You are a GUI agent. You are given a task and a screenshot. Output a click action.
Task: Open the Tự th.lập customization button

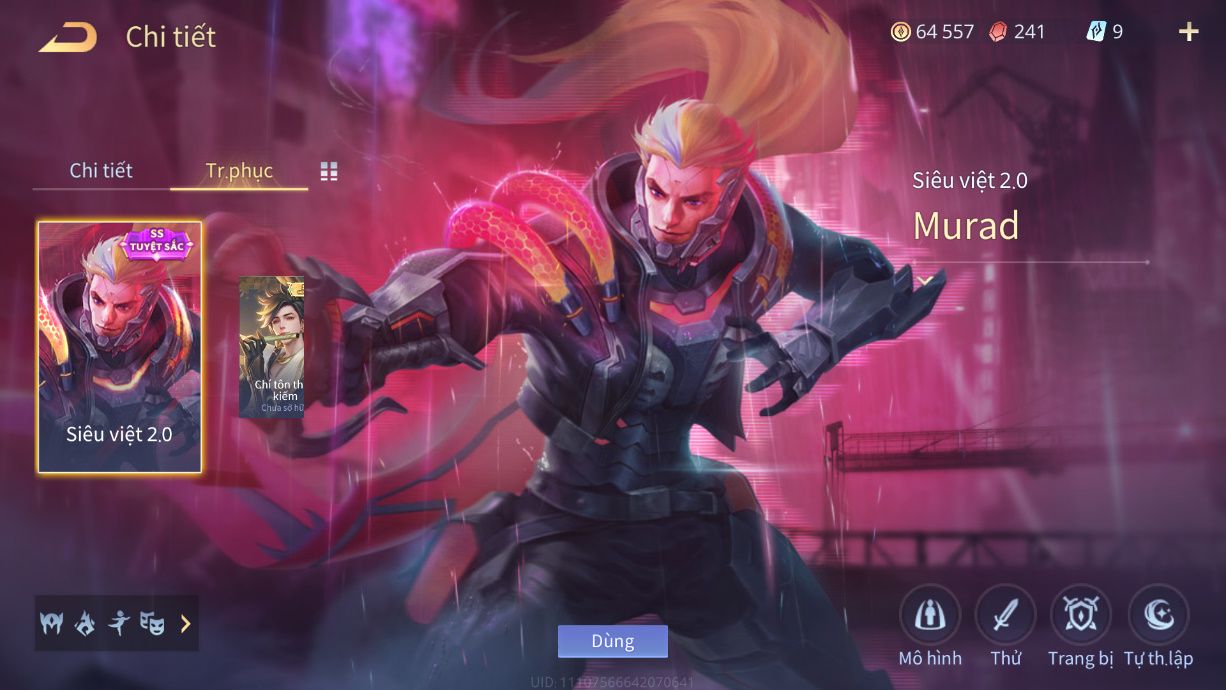1158,616
